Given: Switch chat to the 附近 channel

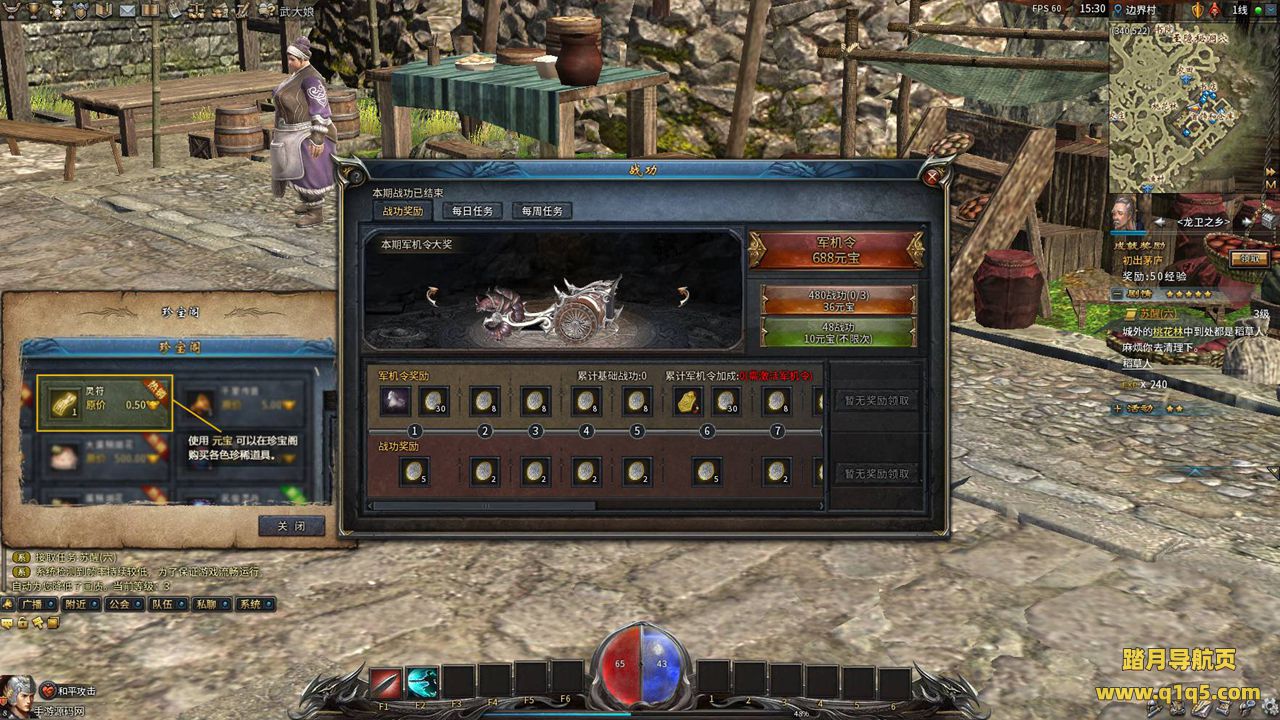Looking at the screenshot, I should pos(80,604).
